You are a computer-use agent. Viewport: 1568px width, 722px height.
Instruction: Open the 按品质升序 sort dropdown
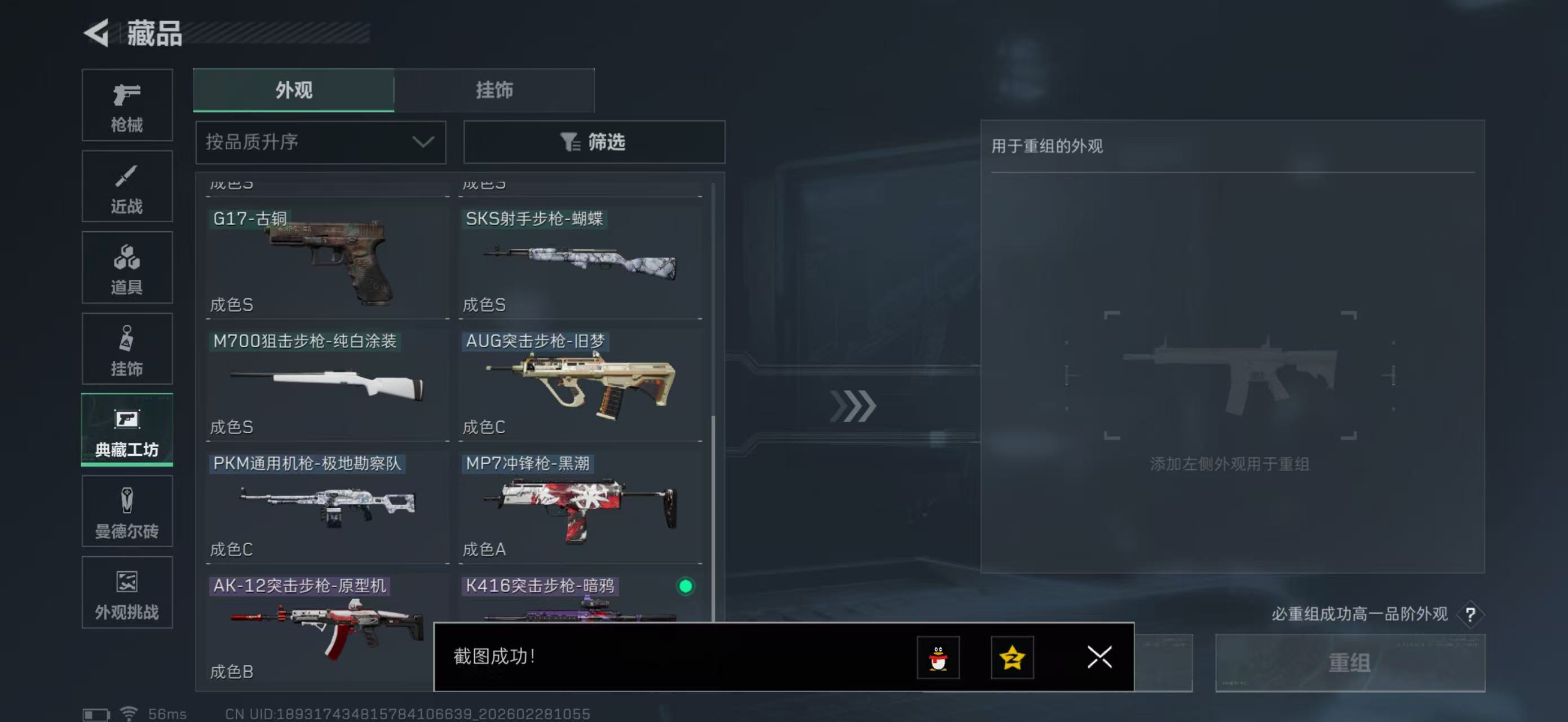(x=320, y=143)
